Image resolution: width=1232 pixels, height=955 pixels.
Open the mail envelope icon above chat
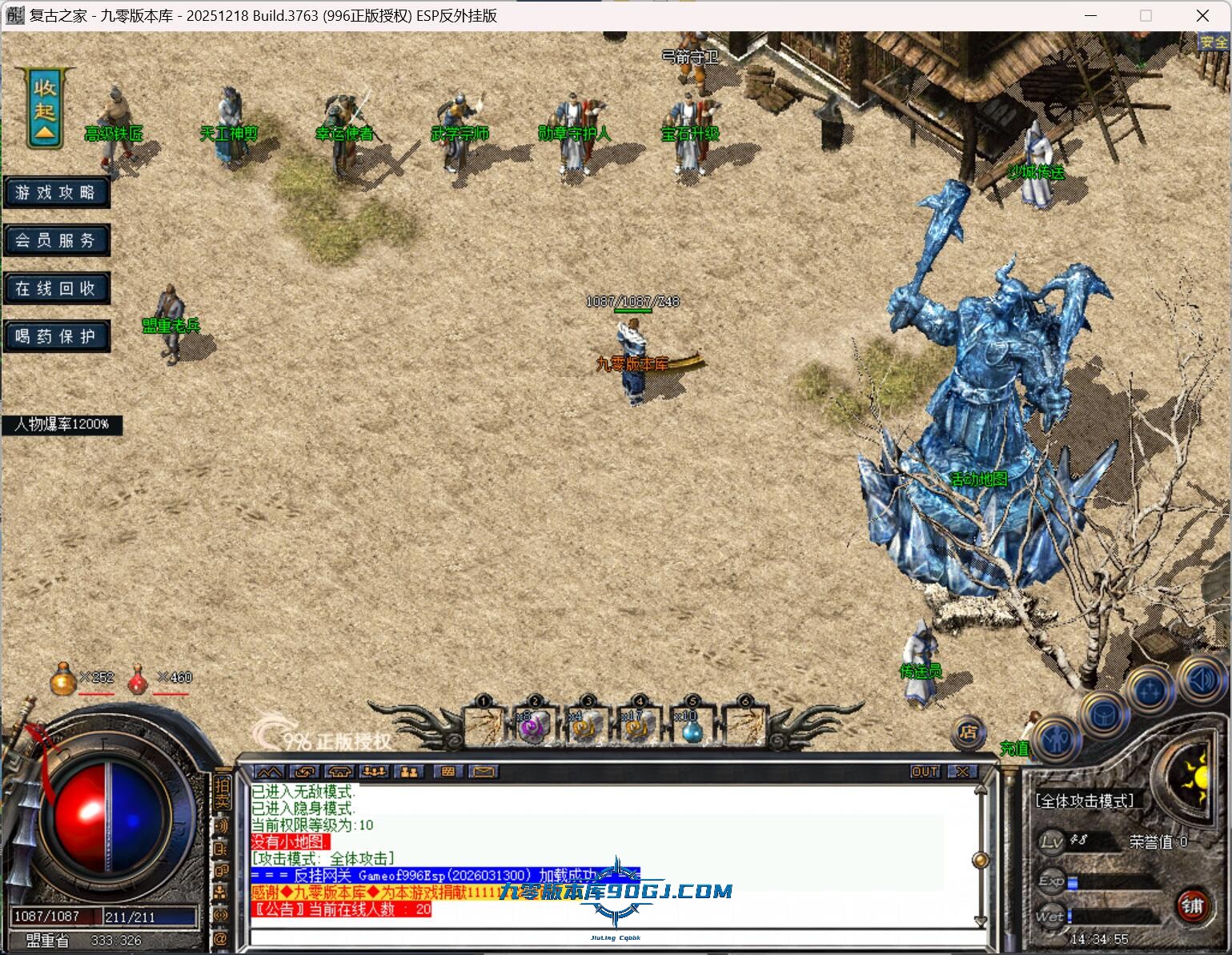click(483, 772)
